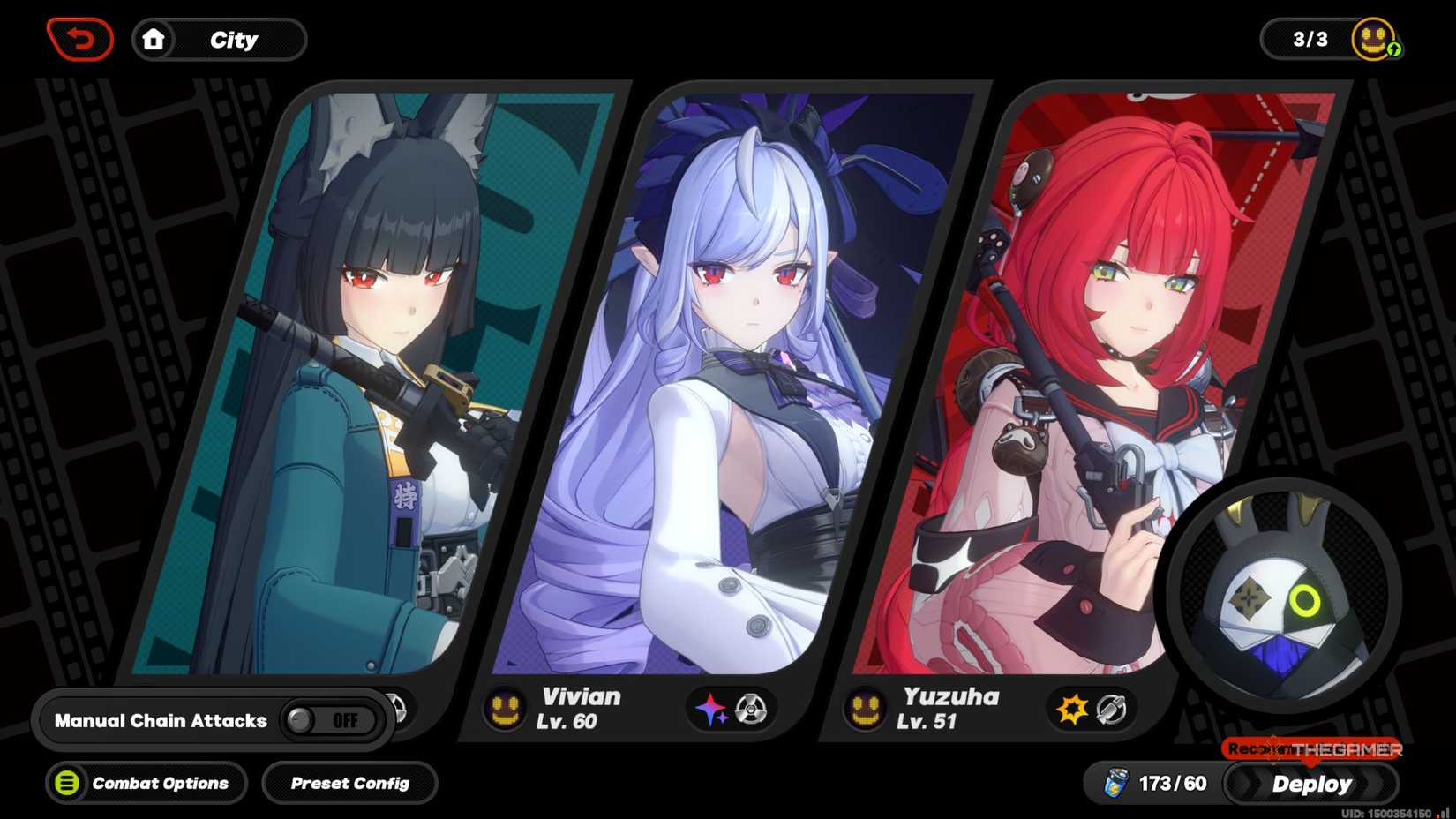Click the battery energy icon showing 173/60
Screen dimensions: 1456x819
1115,782
